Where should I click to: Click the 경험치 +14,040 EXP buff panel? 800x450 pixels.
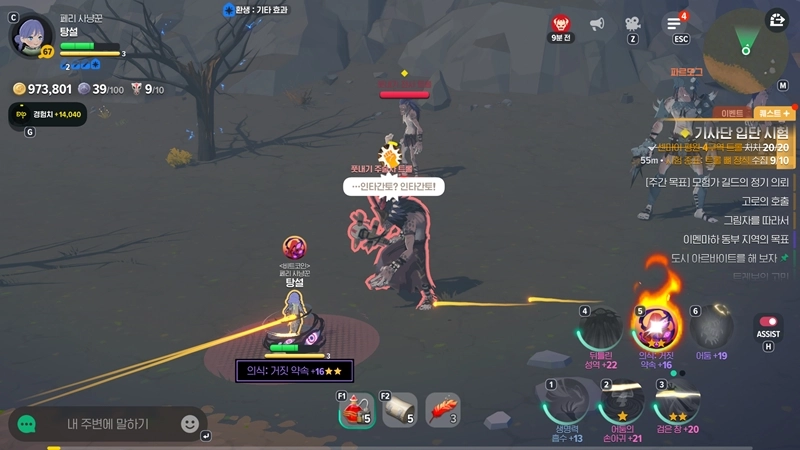click(x=47, y=115)
